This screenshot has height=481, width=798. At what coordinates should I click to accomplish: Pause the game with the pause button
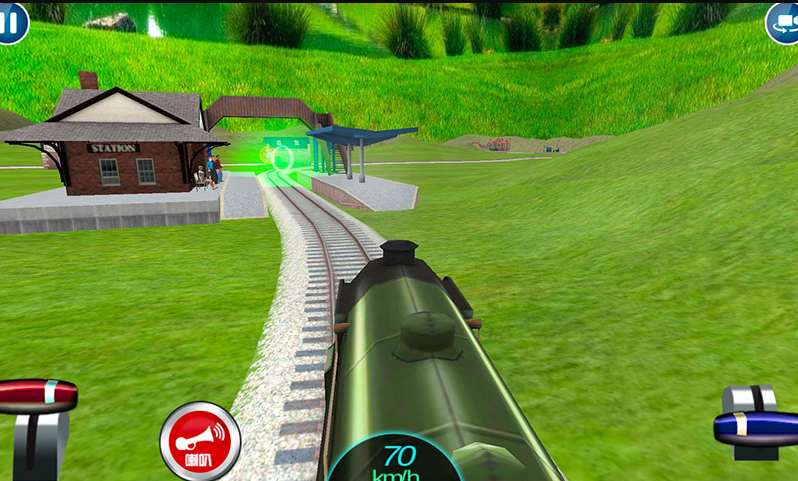[x=9, y=20]
